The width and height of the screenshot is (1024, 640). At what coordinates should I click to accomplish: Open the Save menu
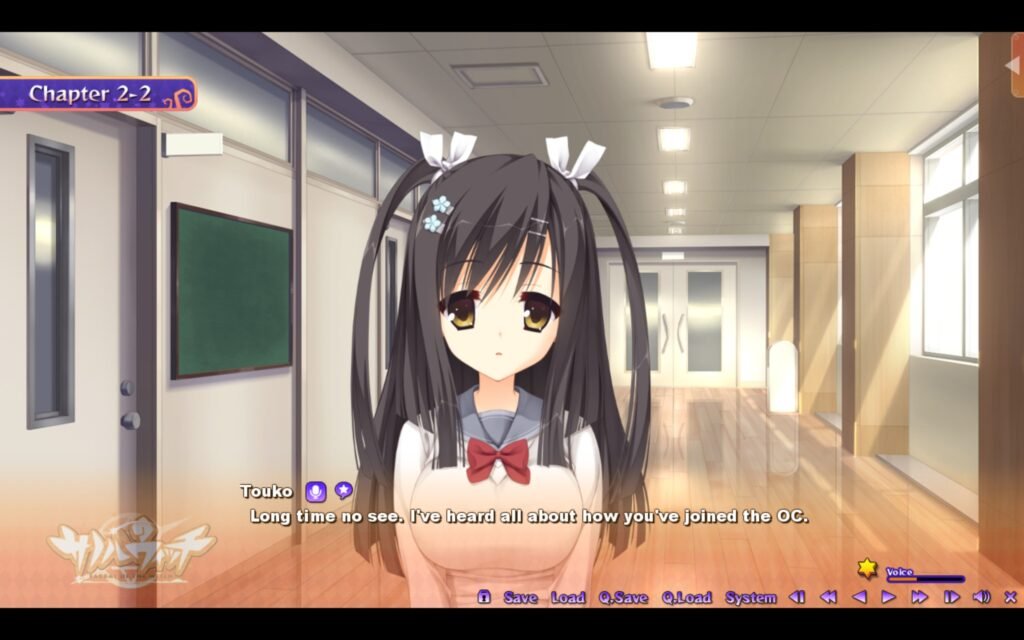(520, 597)
